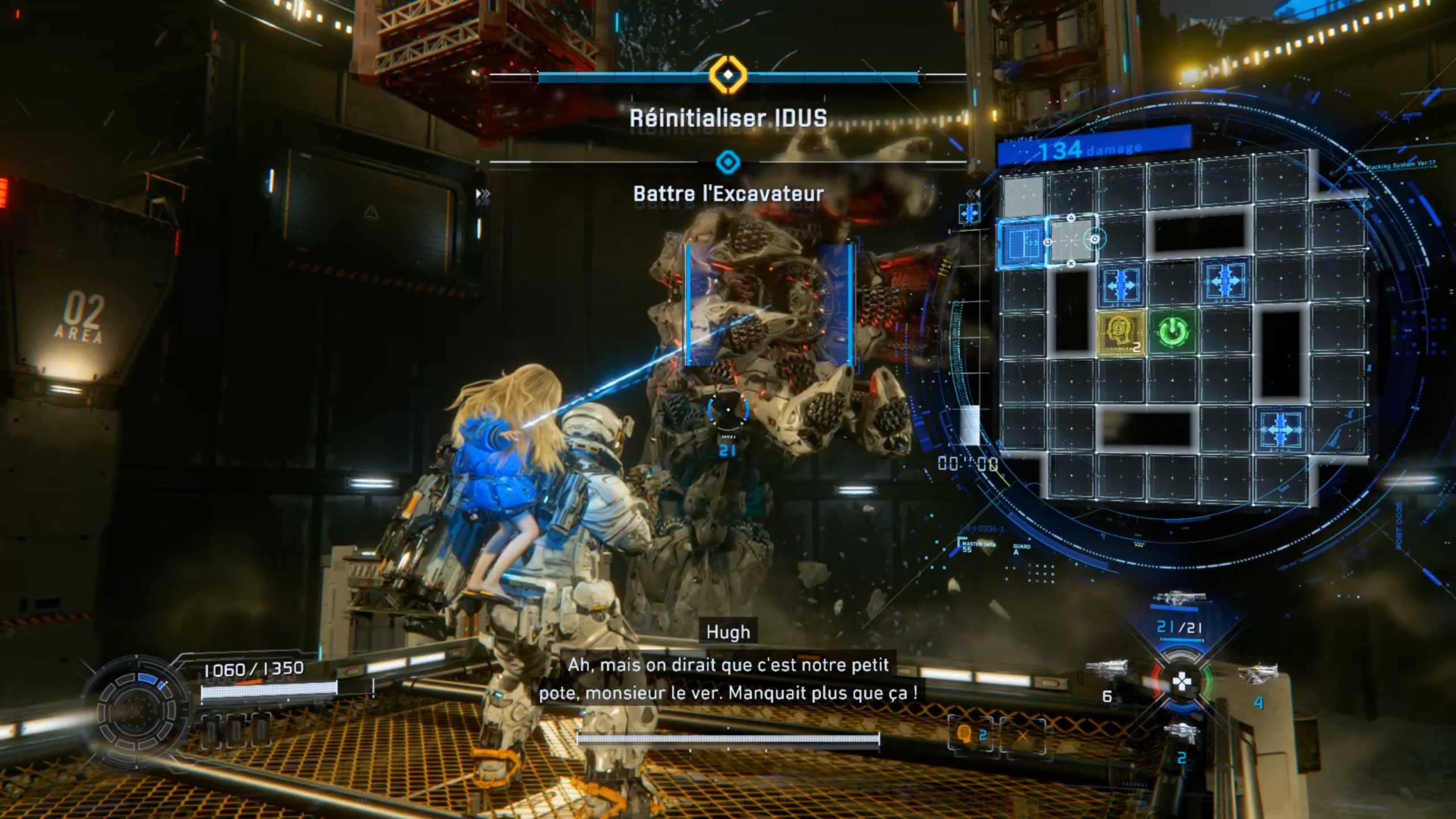Choose the bottom-right blue arrow node
Image resolution: width=1456 pixels, height=819 pixels.
point(1280,428)
